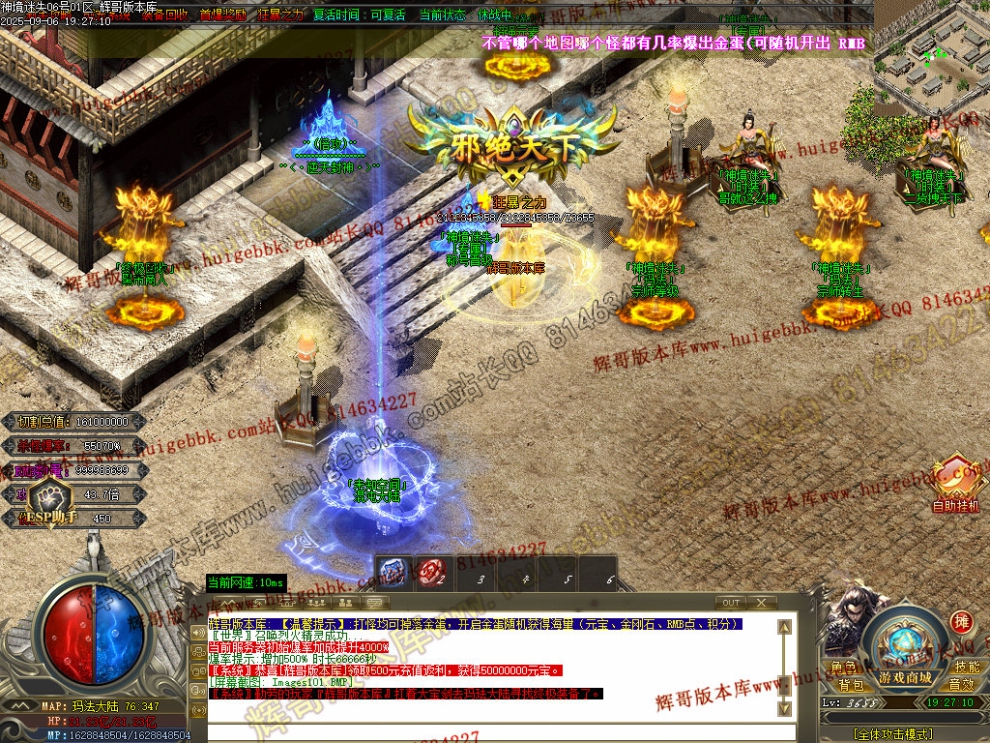
Task: Select the red item in hotbar slot 2
Action: [431, 572]
